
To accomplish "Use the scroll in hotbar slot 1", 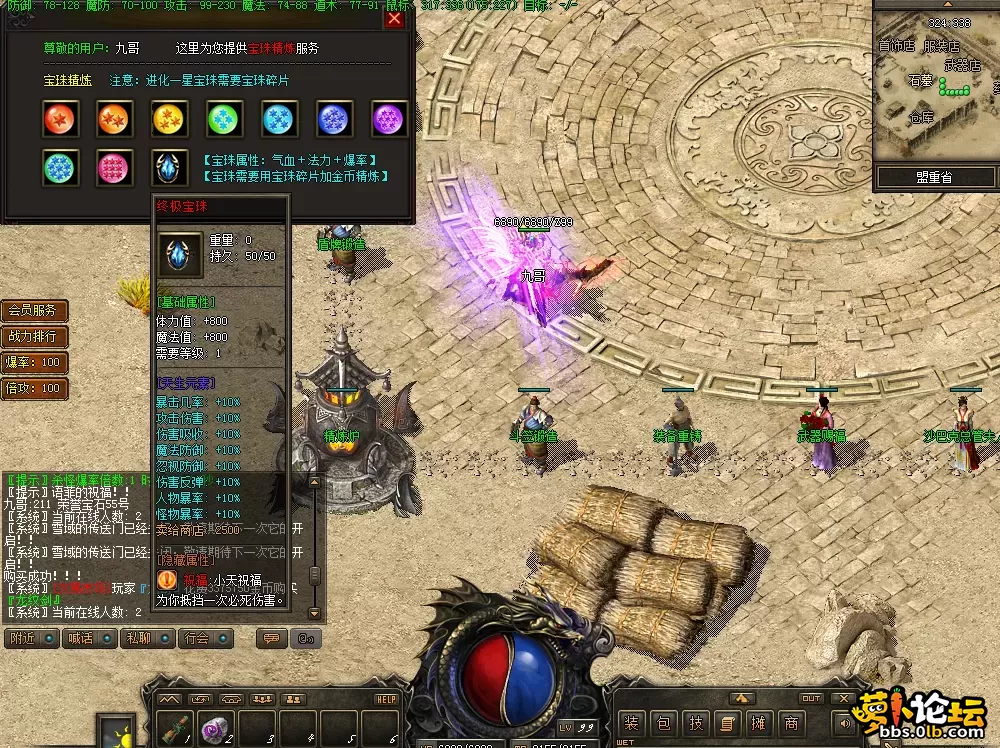I will tap(177, 729).
